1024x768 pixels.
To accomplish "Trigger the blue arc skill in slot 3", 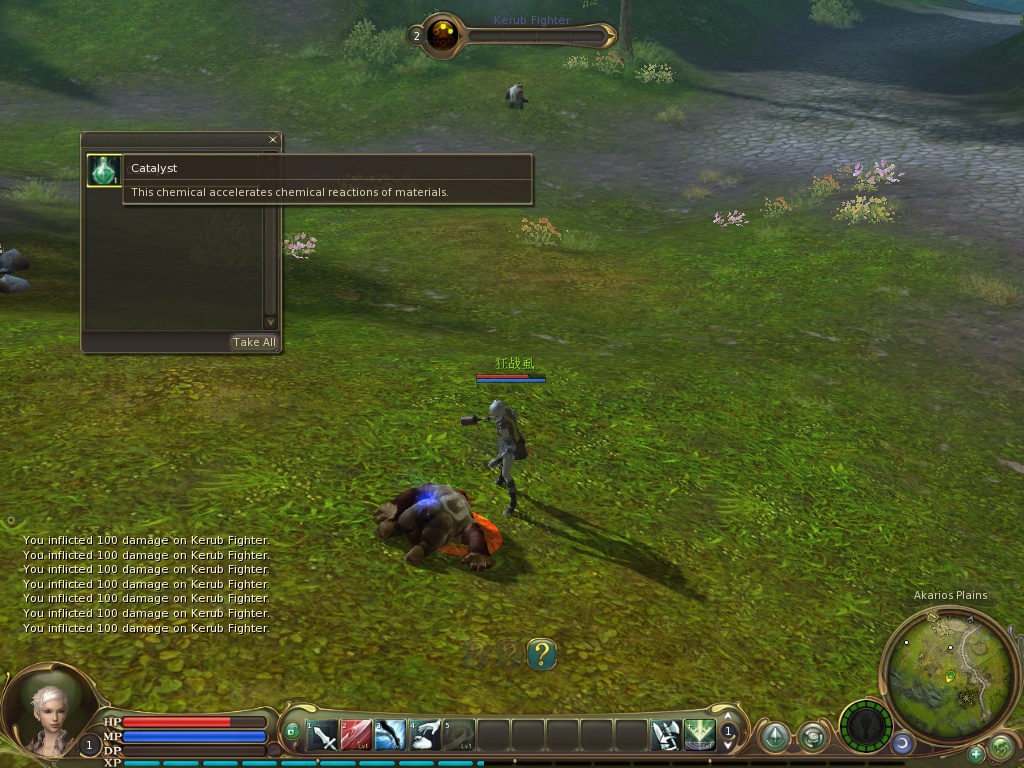I will pyautogui.click(x=391, y=736).
